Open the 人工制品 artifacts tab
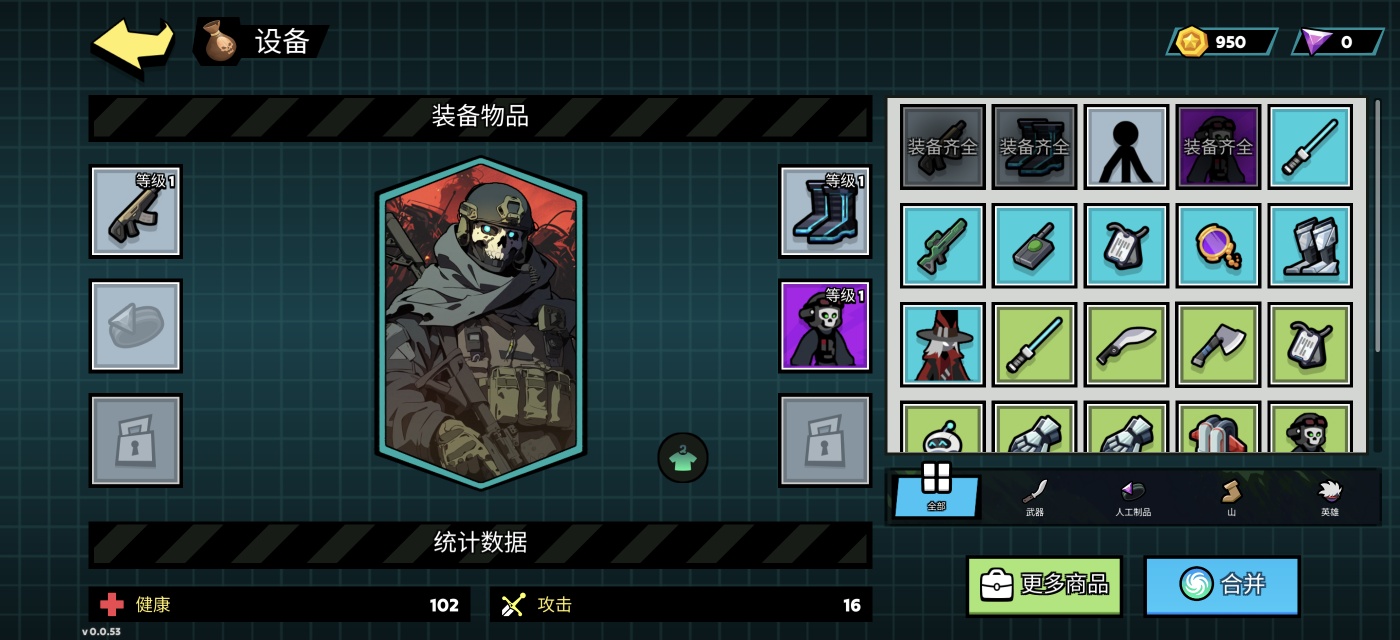The image size is (1400, 640). click(x=1132, y=496)
